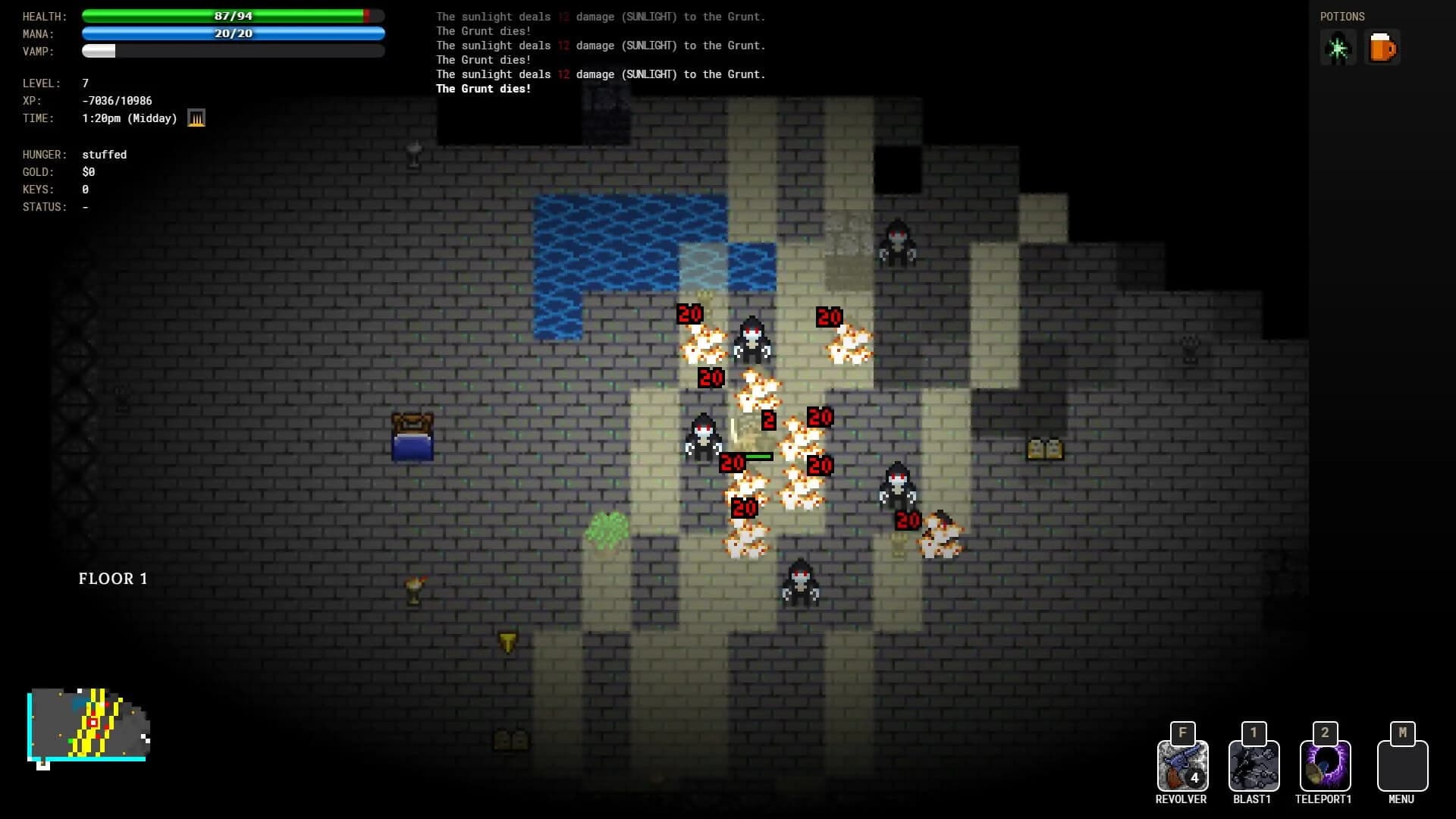Click the 2 hotkey badge above Teleport1
Screen dimensions: 1456x819
pos(1325,733)
